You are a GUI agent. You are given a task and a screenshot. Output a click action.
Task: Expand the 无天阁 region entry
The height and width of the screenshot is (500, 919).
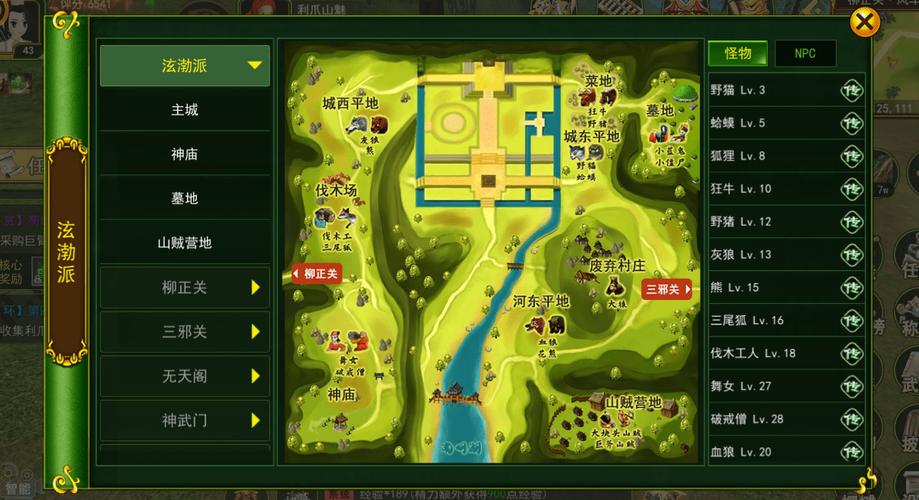pos(185,376)
